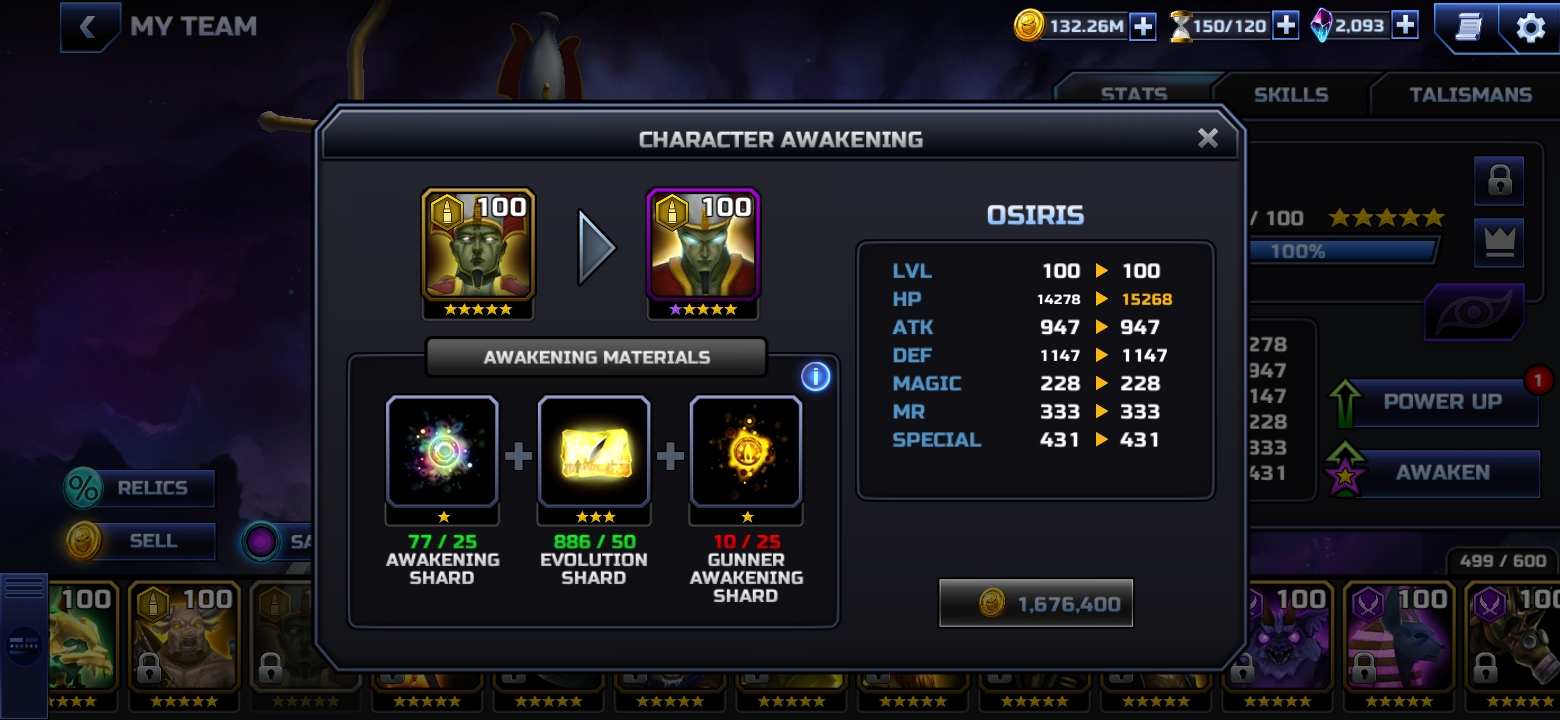
Task: Open the settings gear menu
Action: 1530,28
